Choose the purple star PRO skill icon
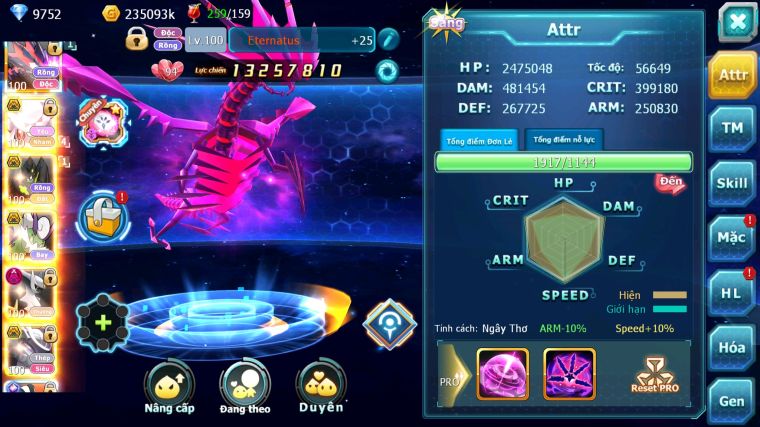This screenshot has width=760, height=427. (x=569, y=374)
